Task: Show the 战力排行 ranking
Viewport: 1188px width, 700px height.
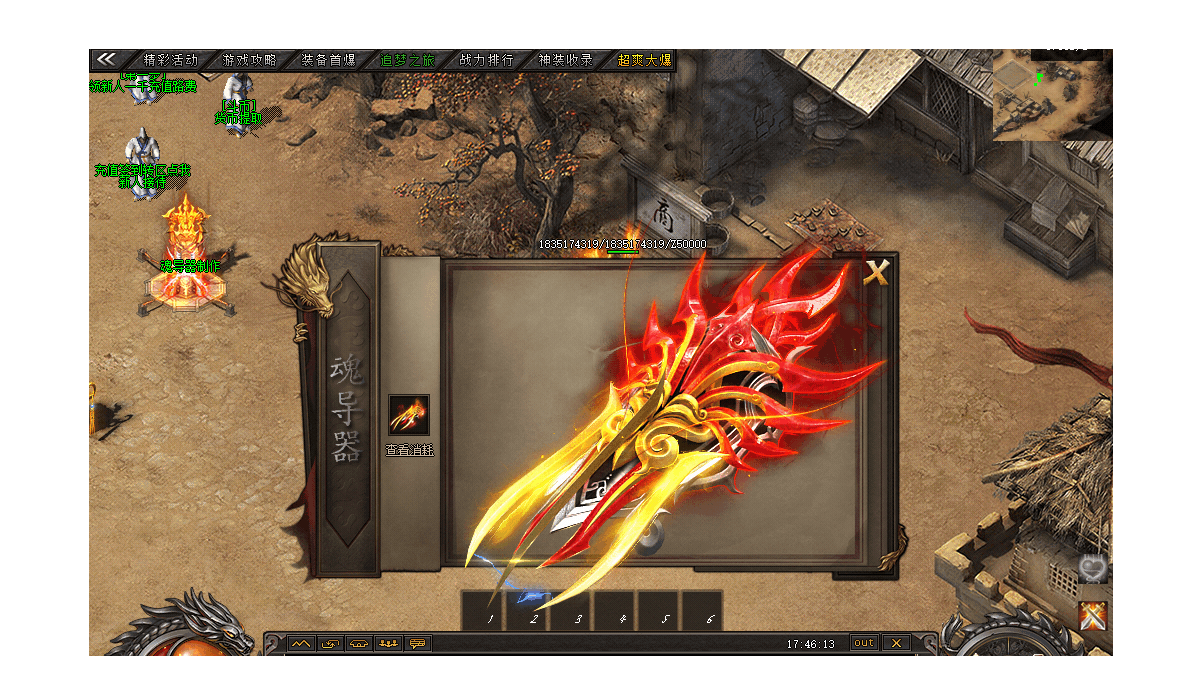Action: pos(486,60)
